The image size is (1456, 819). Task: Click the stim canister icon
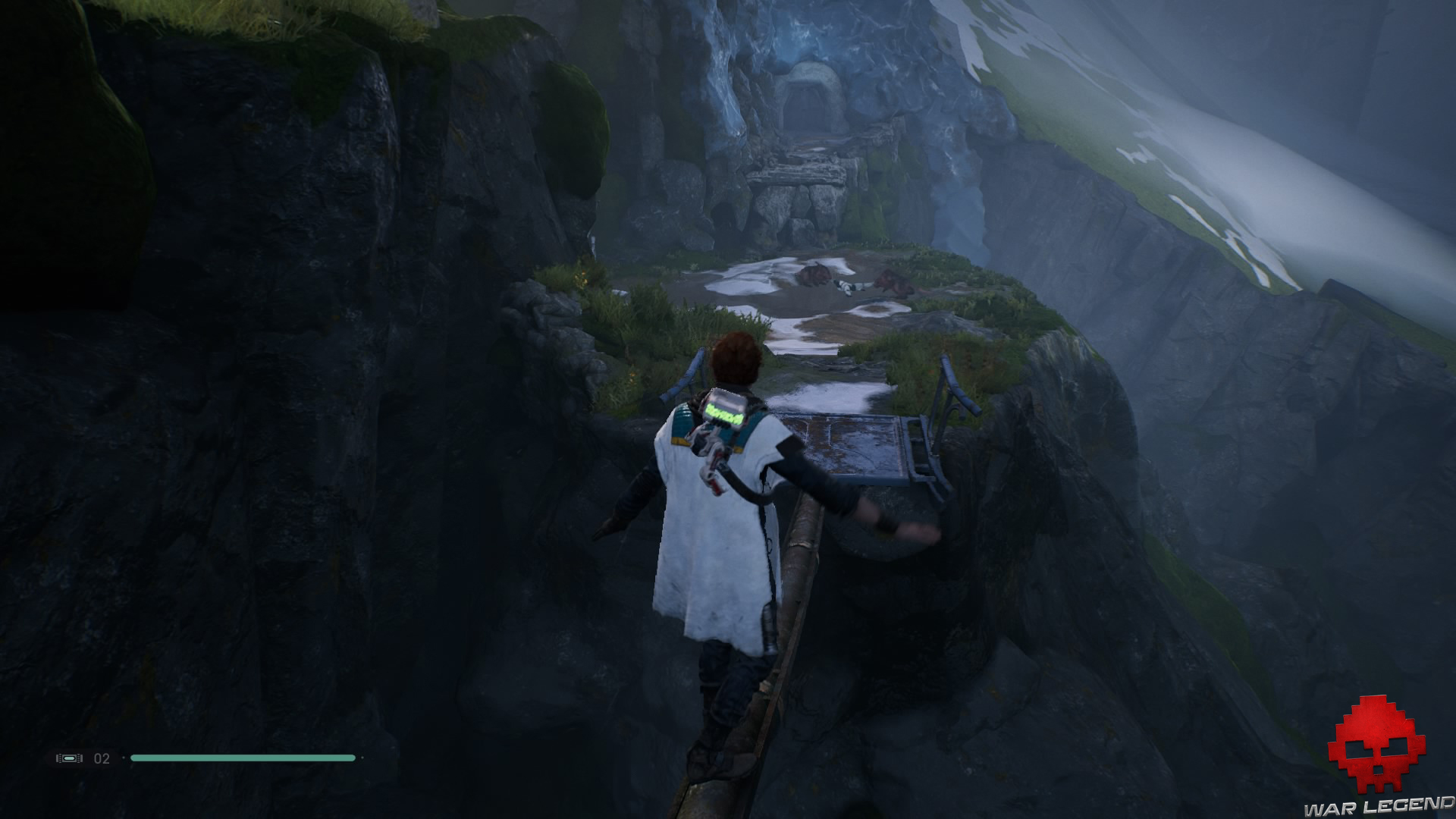coord(69,758)
